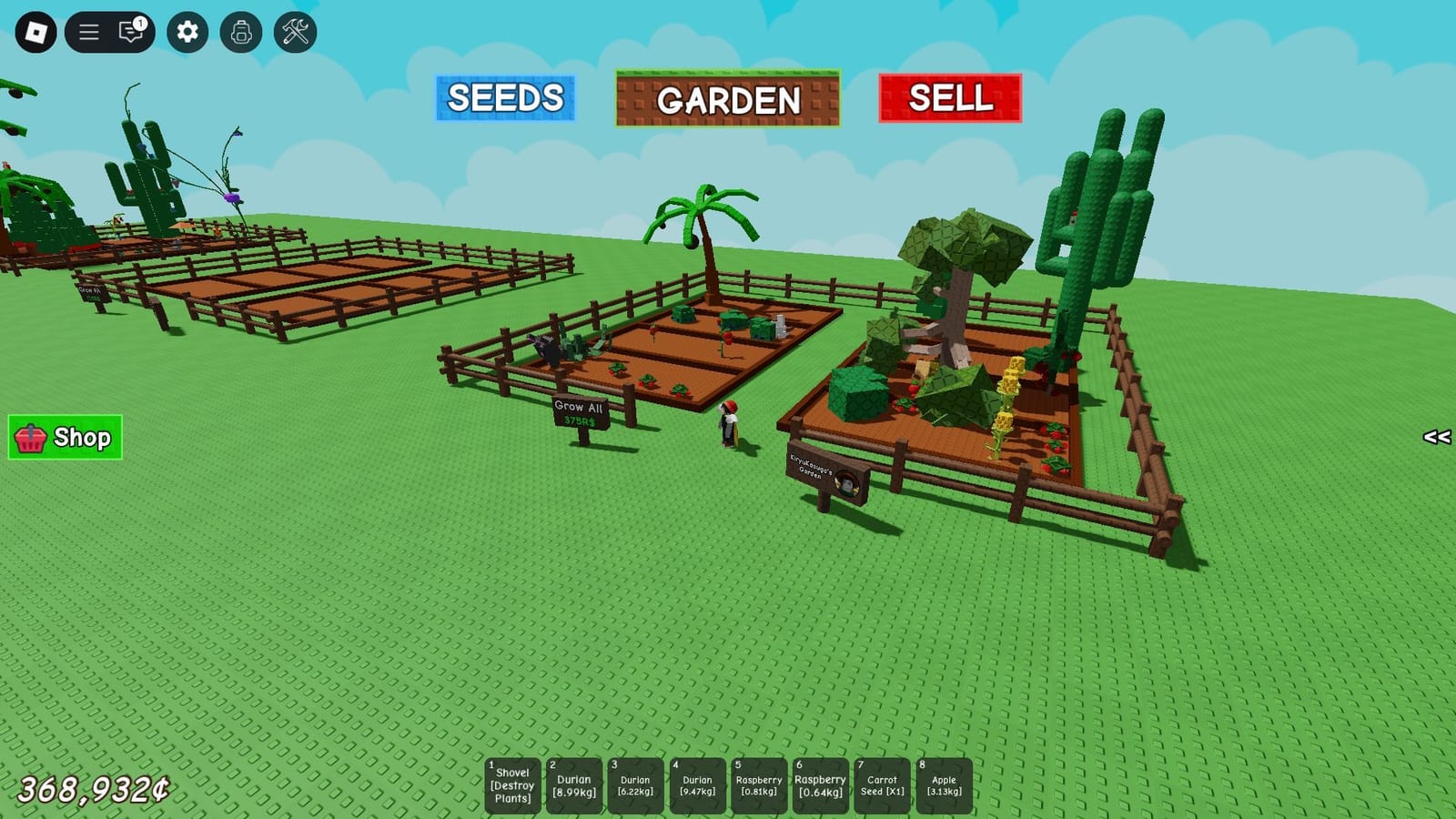Image resolution: width=1456 pixels, height=819 pixels.
Task: Equip the Carrot Seed from slot 7
Action: tap(881, 784)
